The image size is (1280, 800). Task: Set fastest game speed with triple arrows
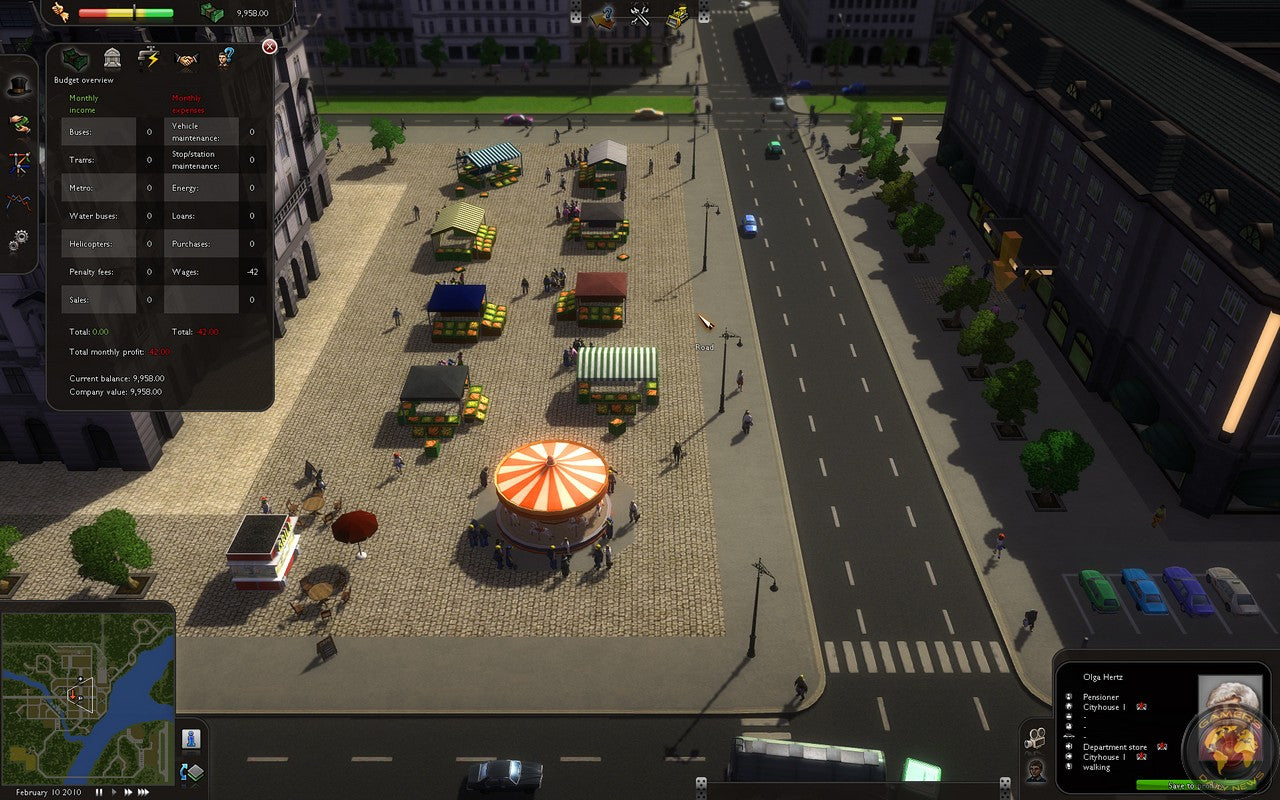(x=142, y=792)
